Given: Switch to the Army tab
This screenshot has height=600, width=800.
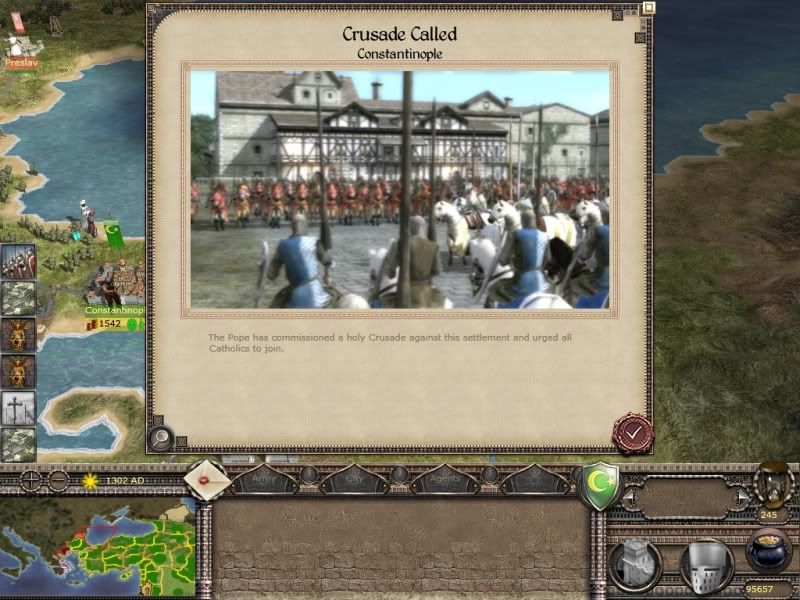Looking at the screenshot, I should pos(266,481).
